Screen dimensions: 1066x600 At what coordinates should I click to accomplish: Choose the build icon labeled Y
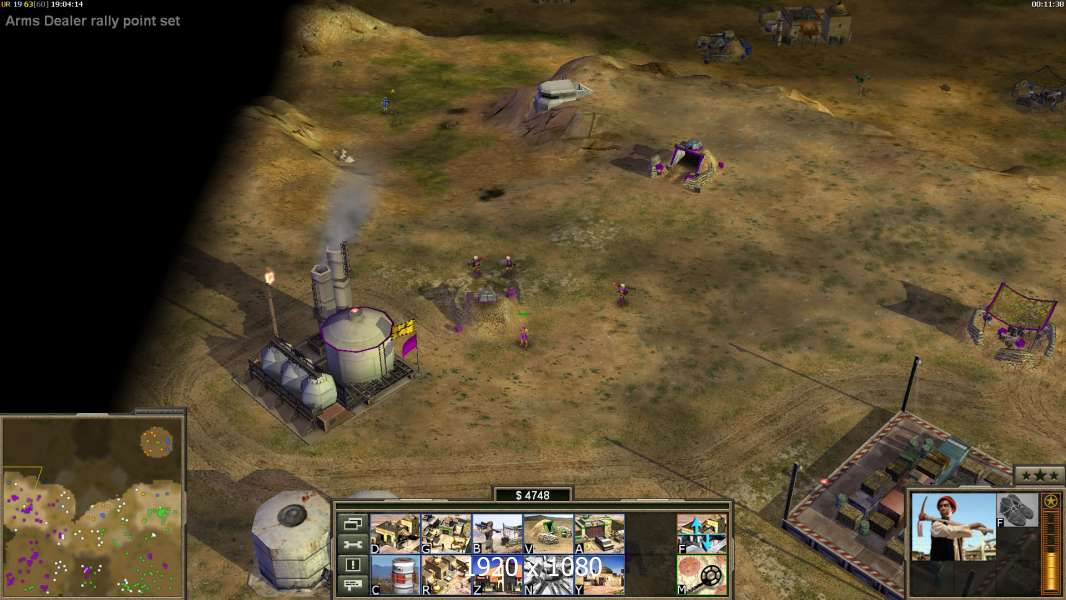[x=599, y=575]
